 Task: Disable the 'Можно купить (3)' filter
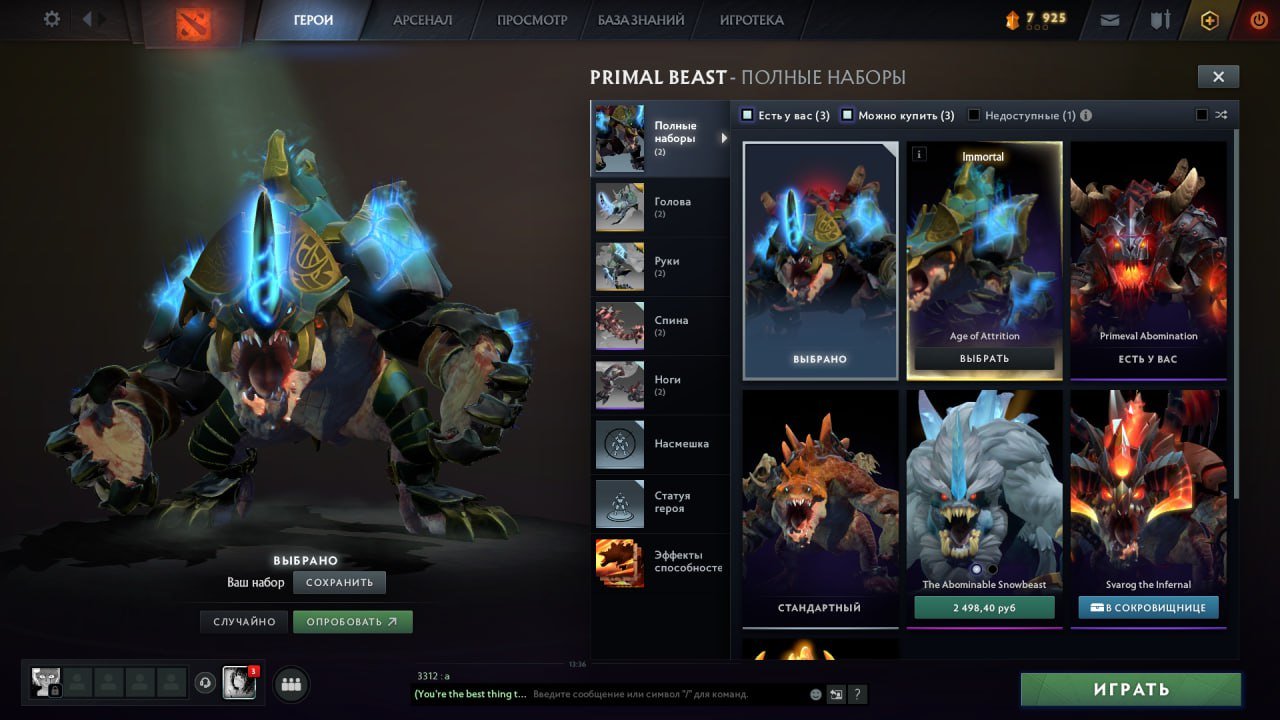click(848, 115)
